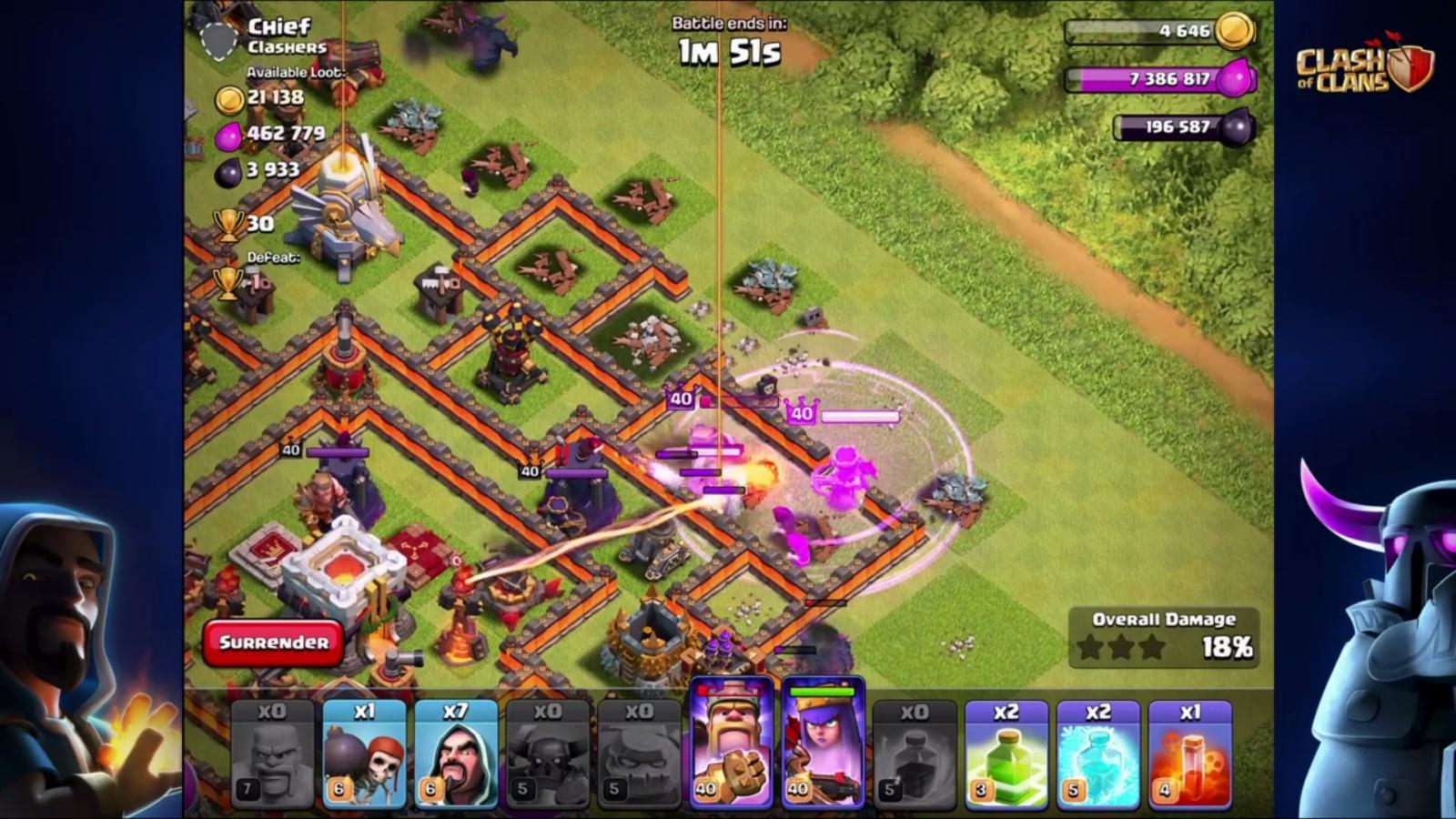Image resolution: width=1456 pixels, height=819 pixels.
Task: Choose the Wizard troop card
Action: pos(456,753)
